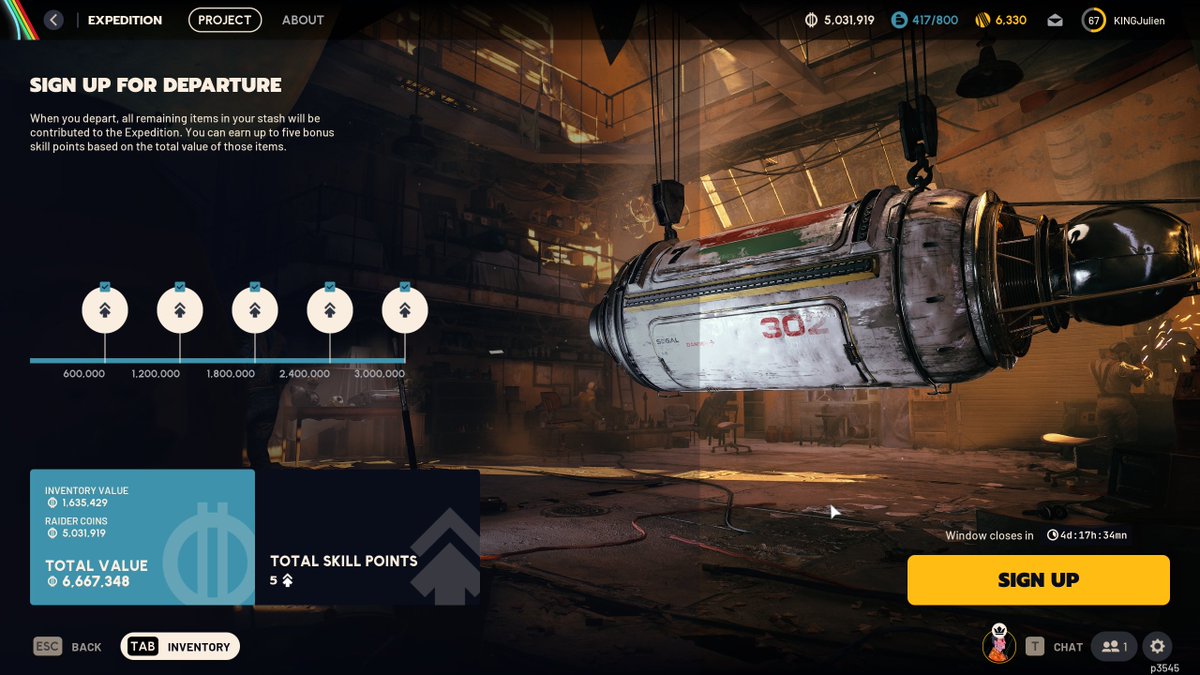Select the 3,000,000 skill point milestone
The height and width of the screenshot is (675, 1200).
405,311
